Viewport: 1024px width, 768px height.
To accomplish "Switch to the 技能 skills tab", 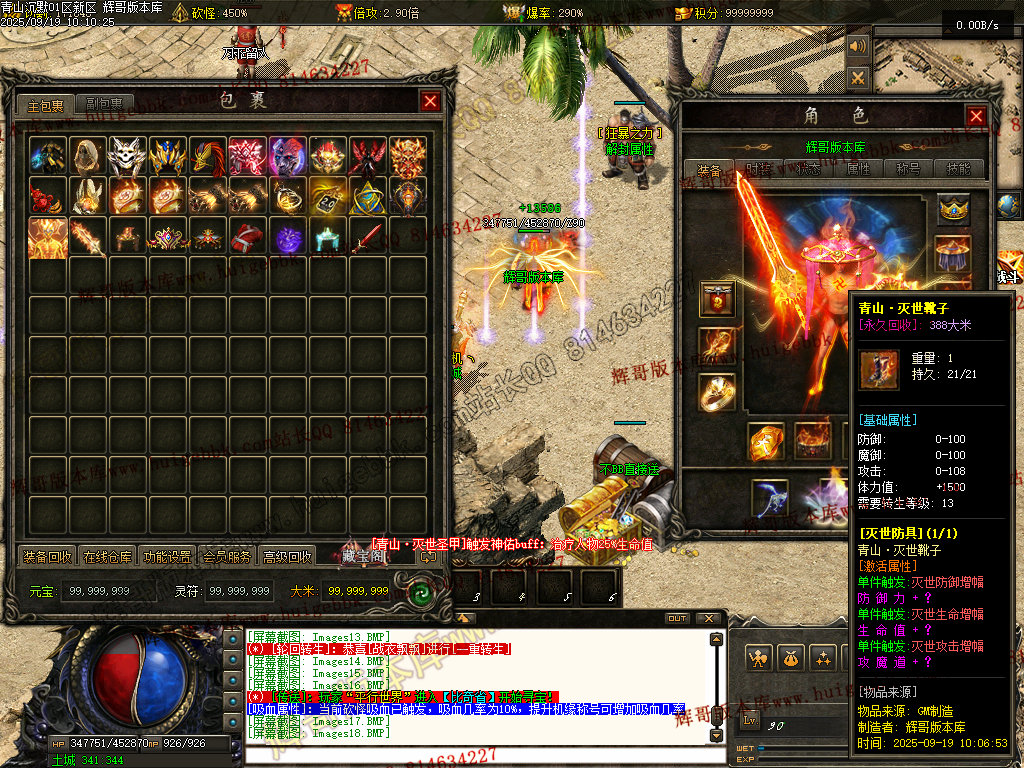I will click(958, 170).
